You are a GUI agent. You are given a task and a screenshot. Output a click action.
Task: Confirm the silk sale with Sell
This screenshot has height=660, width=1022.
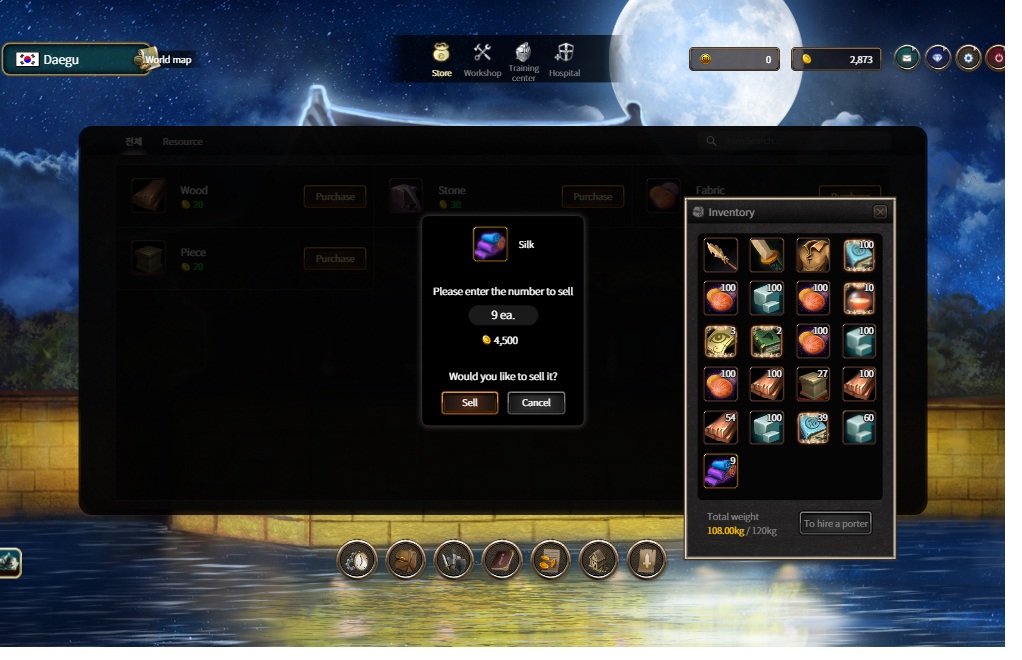469,403
